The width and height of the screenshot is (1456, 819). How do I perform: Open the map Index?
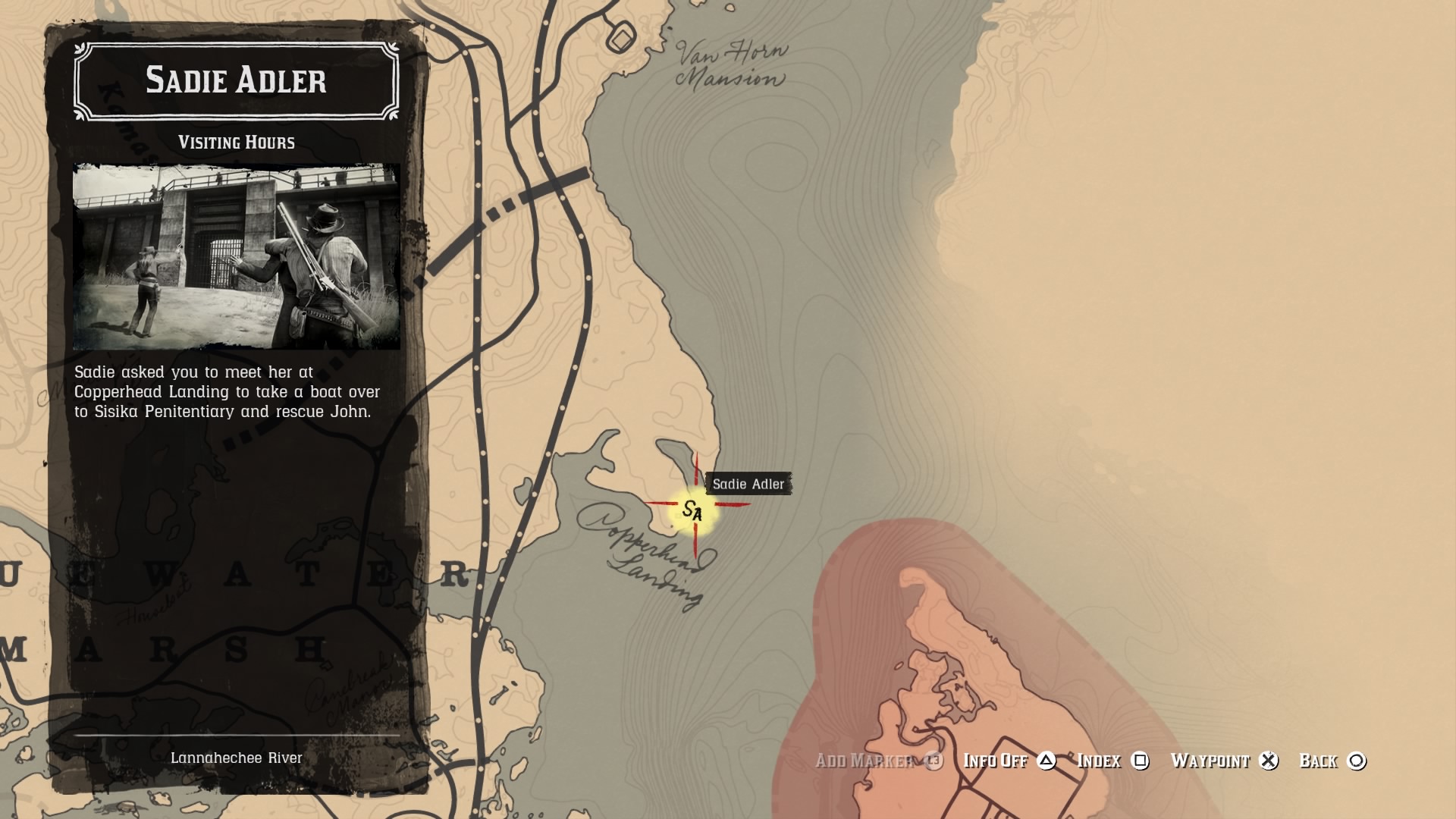point(1100,761)
